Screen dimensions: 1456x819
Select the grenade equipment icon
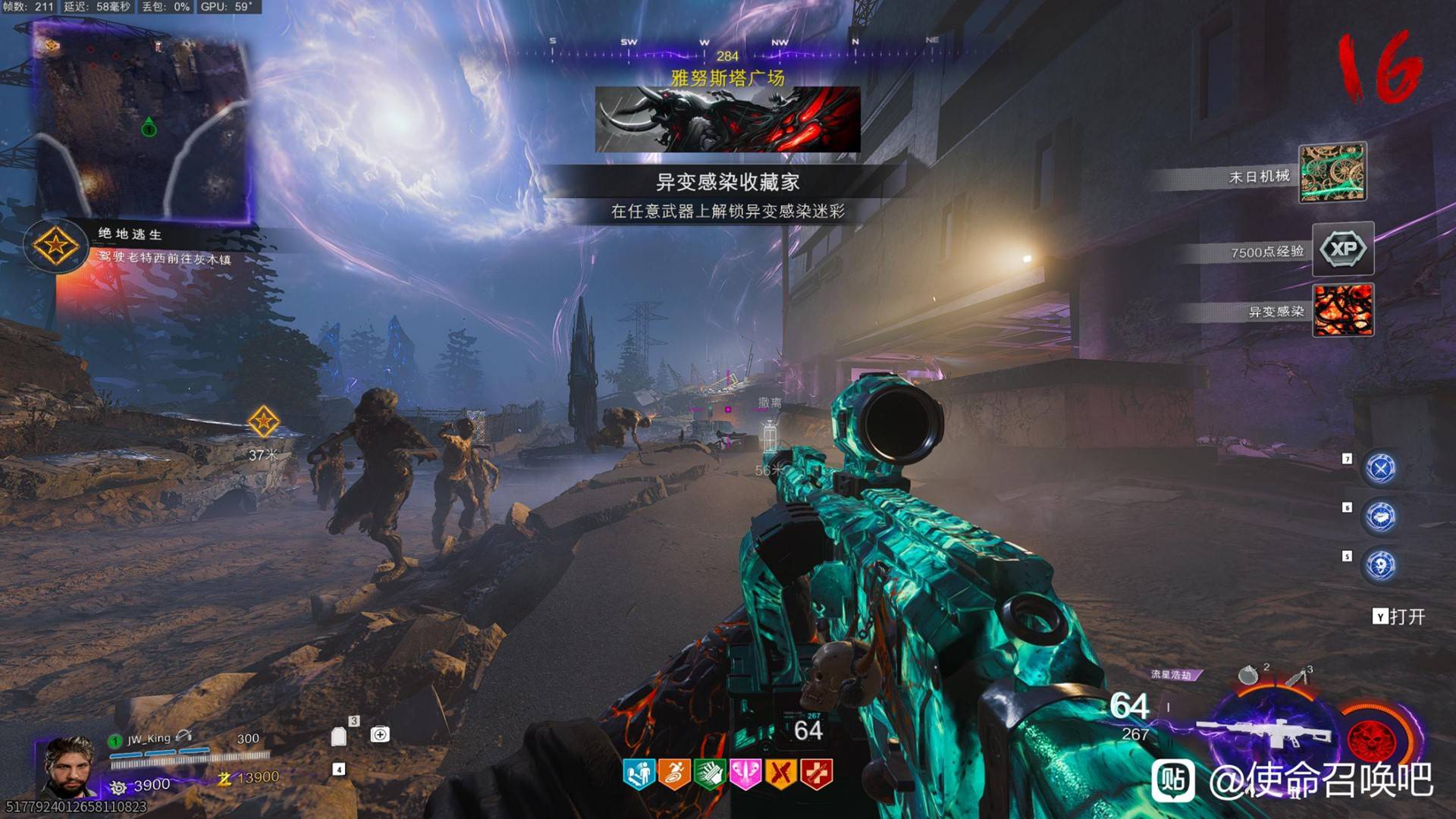pyautogui.click(x=1247, y=674)
